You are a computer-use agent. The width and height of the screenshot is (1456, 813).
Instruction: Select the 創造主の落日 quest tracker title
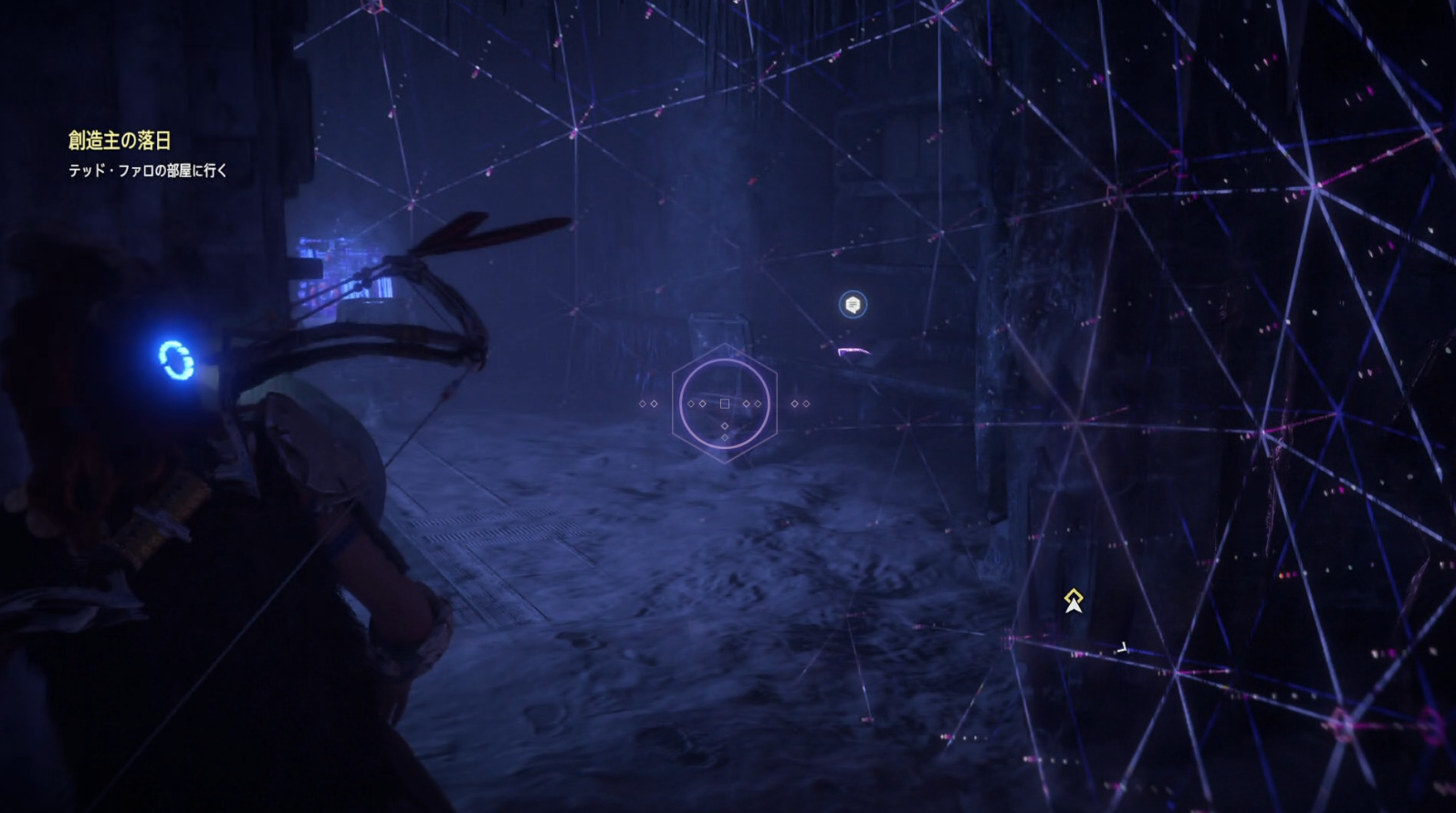[120, 141]
